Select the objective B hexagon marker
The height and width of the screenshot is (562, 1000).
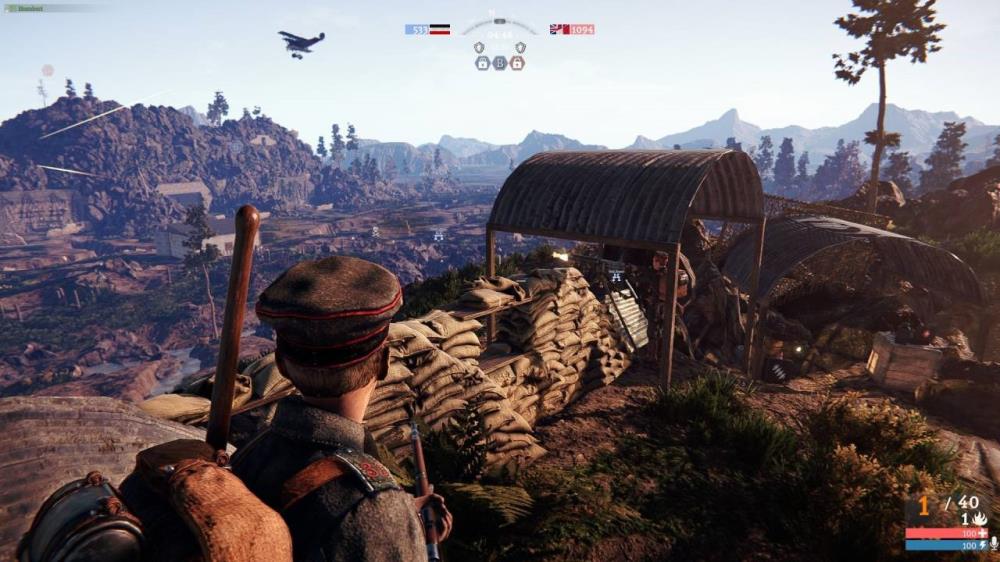tap(499, 63)
